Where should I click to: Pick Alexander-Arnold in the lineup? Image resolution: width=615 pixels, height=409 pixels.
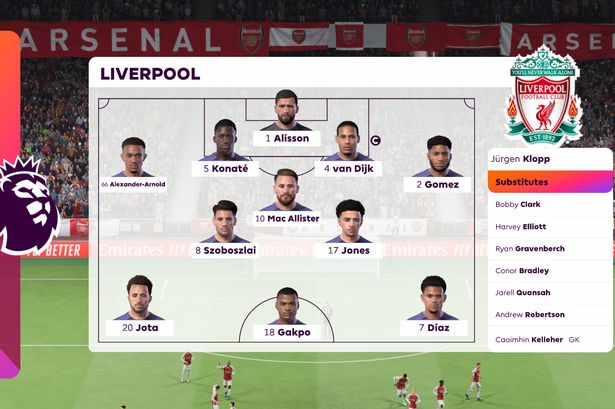coord(134,168)
